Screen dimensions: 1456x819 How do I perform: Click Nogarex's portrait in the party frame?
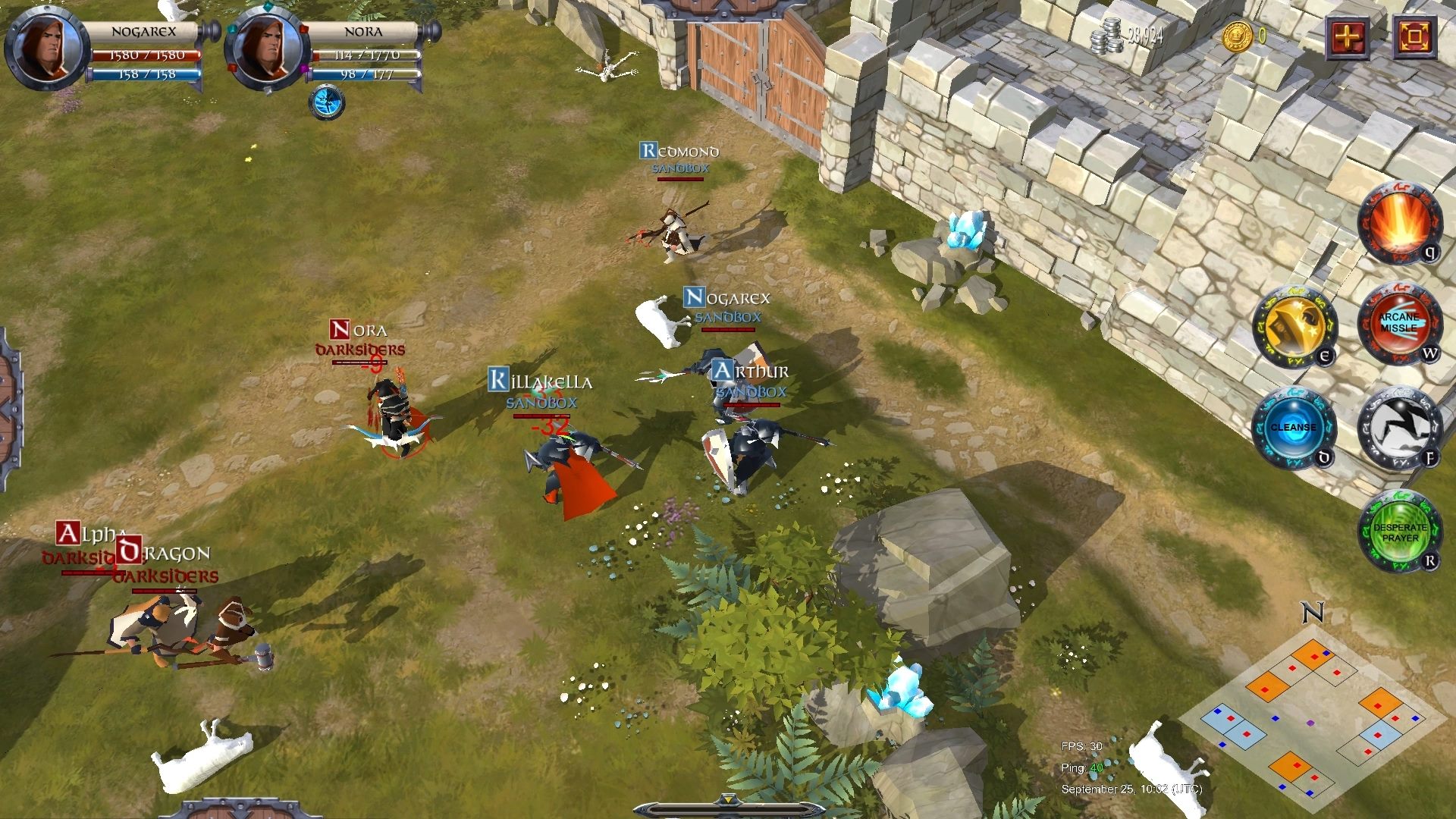click(x=42, y=47)
